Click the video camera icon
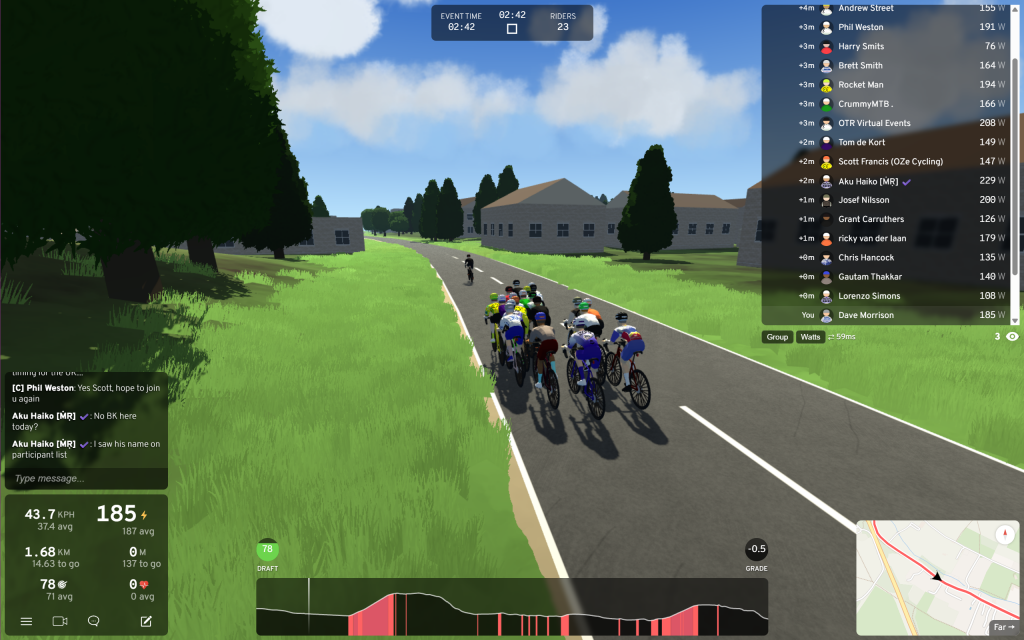This screenshot has height=640, width=1024. 60,621
